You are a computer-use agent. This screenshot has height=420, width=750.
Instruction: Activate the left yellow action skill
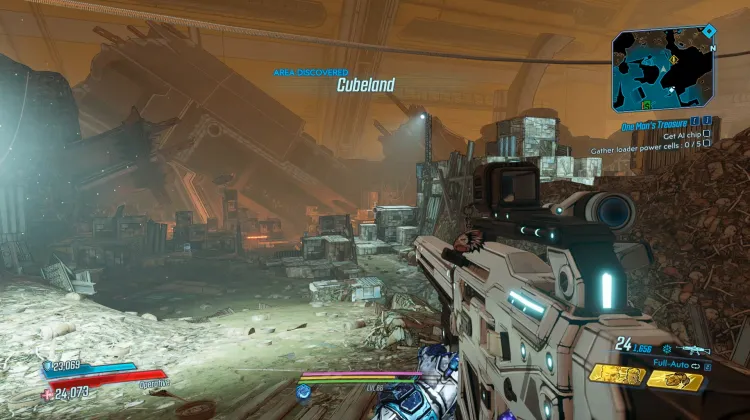(x=616, y=374)
